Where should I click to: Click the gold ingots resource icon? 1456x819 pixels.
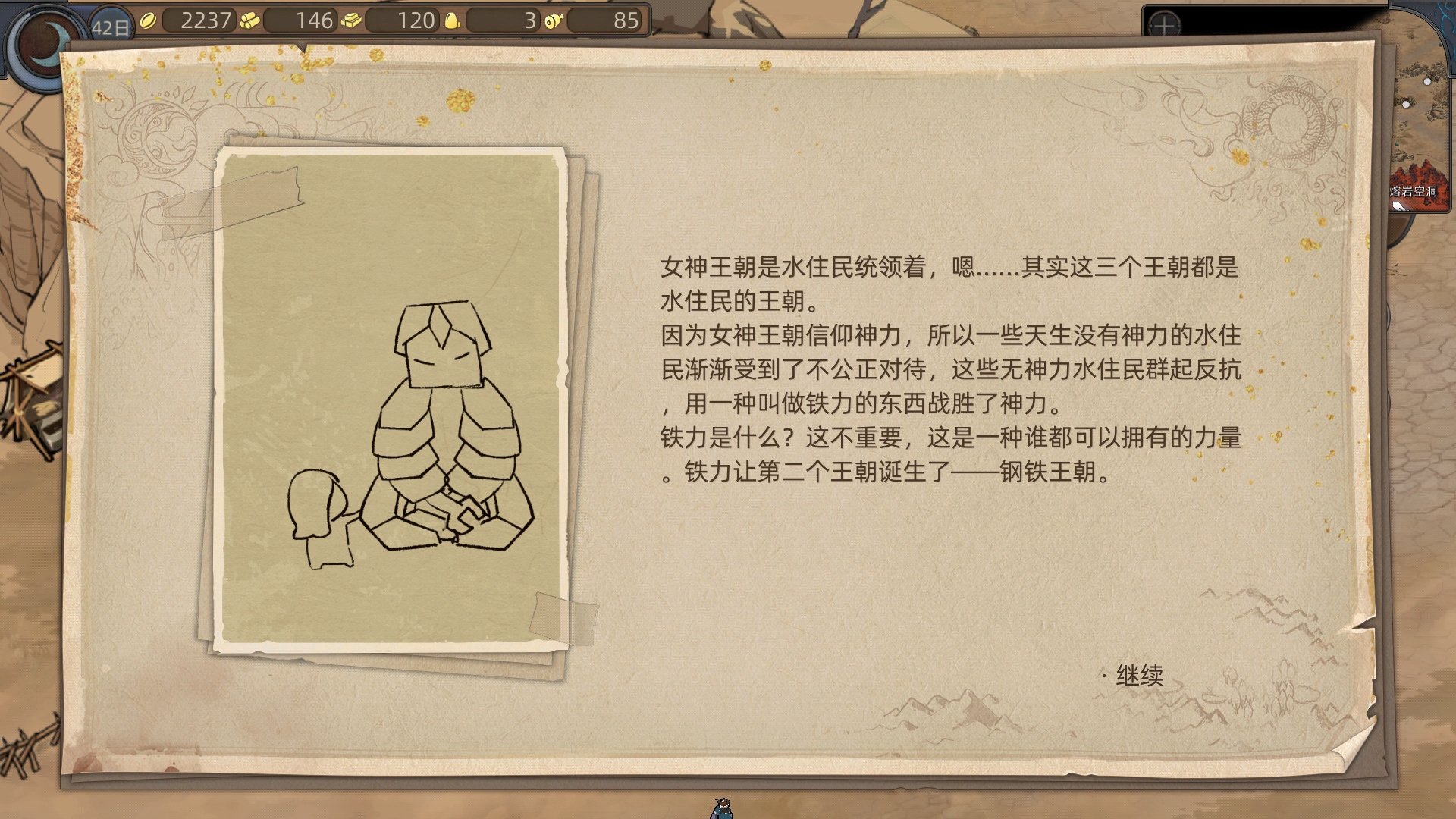point(352,21)
